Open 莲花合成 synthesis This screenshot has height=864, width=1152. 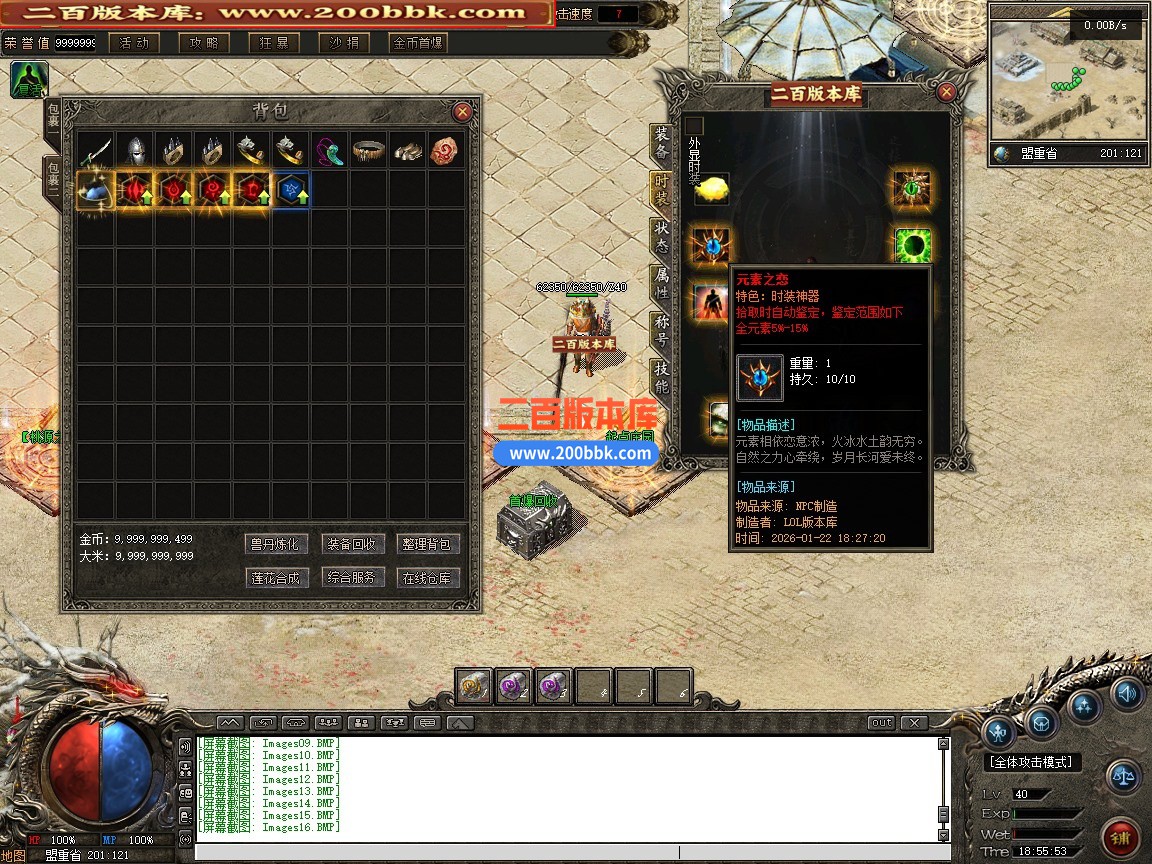pos(274,578)
